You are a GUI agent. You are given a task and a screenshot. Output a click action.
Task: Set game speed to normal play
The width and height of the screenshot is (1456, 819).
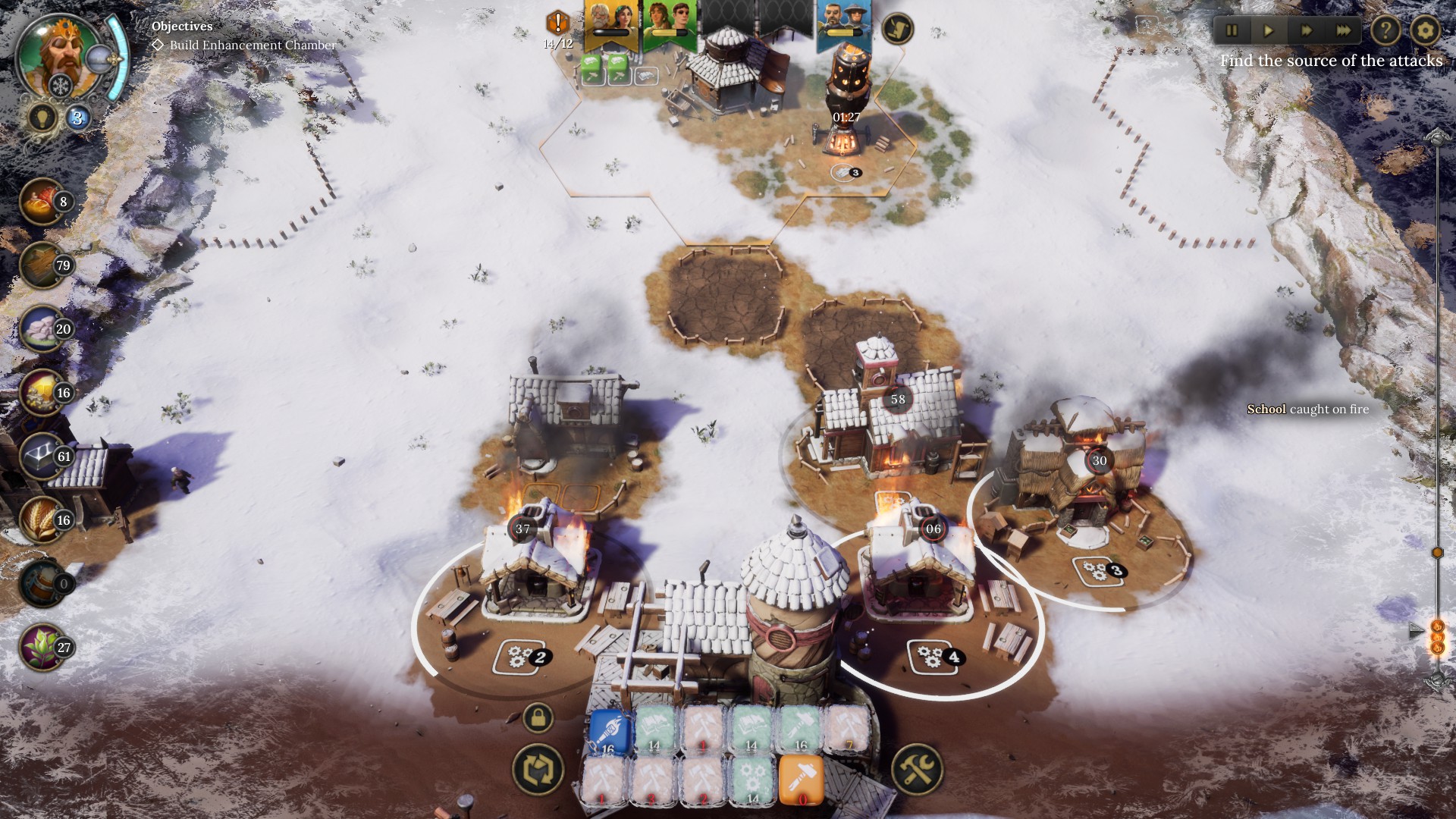coord(1269,31)
